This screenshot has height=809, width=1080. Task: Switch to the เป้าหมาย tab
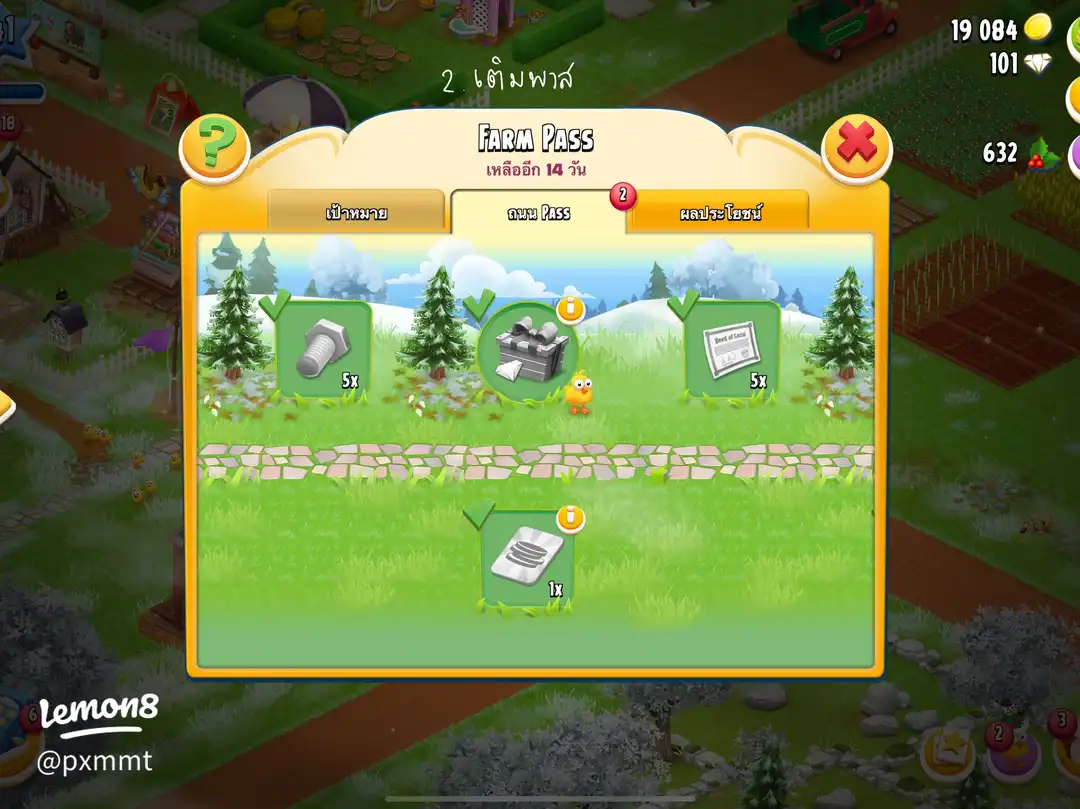(357, 213)
